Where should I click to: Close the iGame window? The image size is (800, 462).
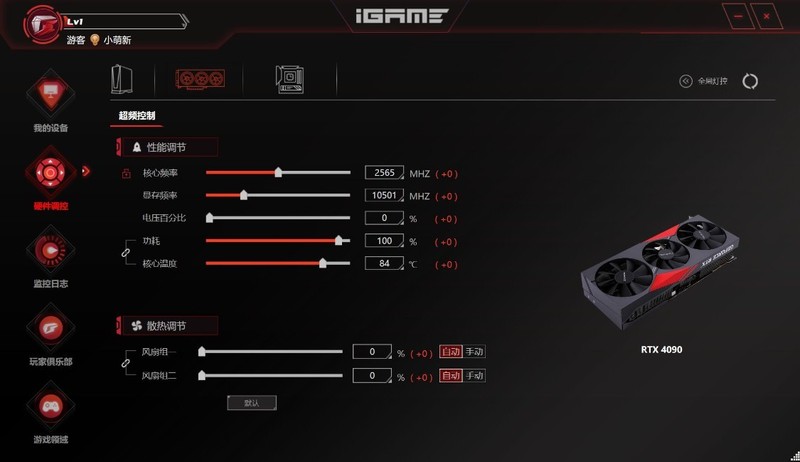click(x=768, y=17)
